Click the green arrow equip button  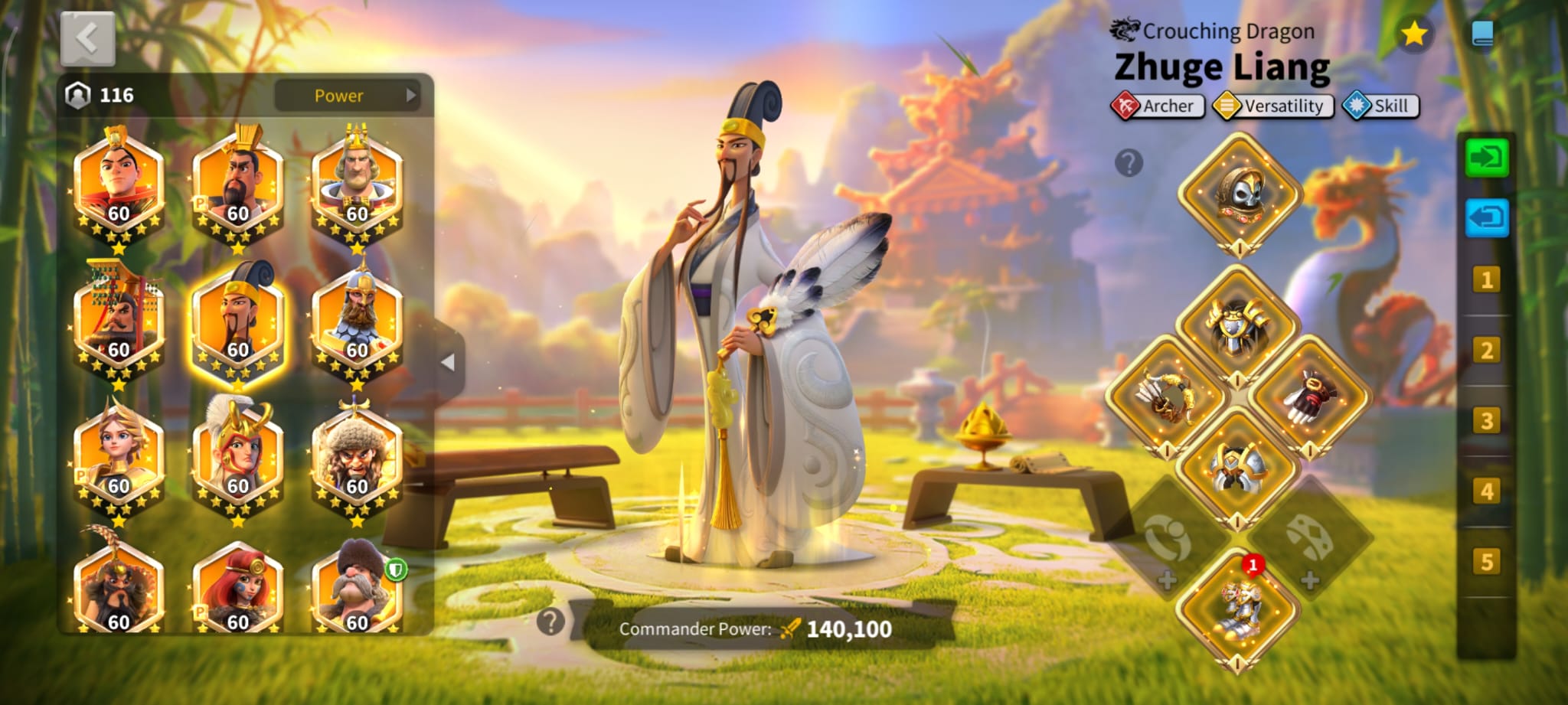[x=1486, y=158]
